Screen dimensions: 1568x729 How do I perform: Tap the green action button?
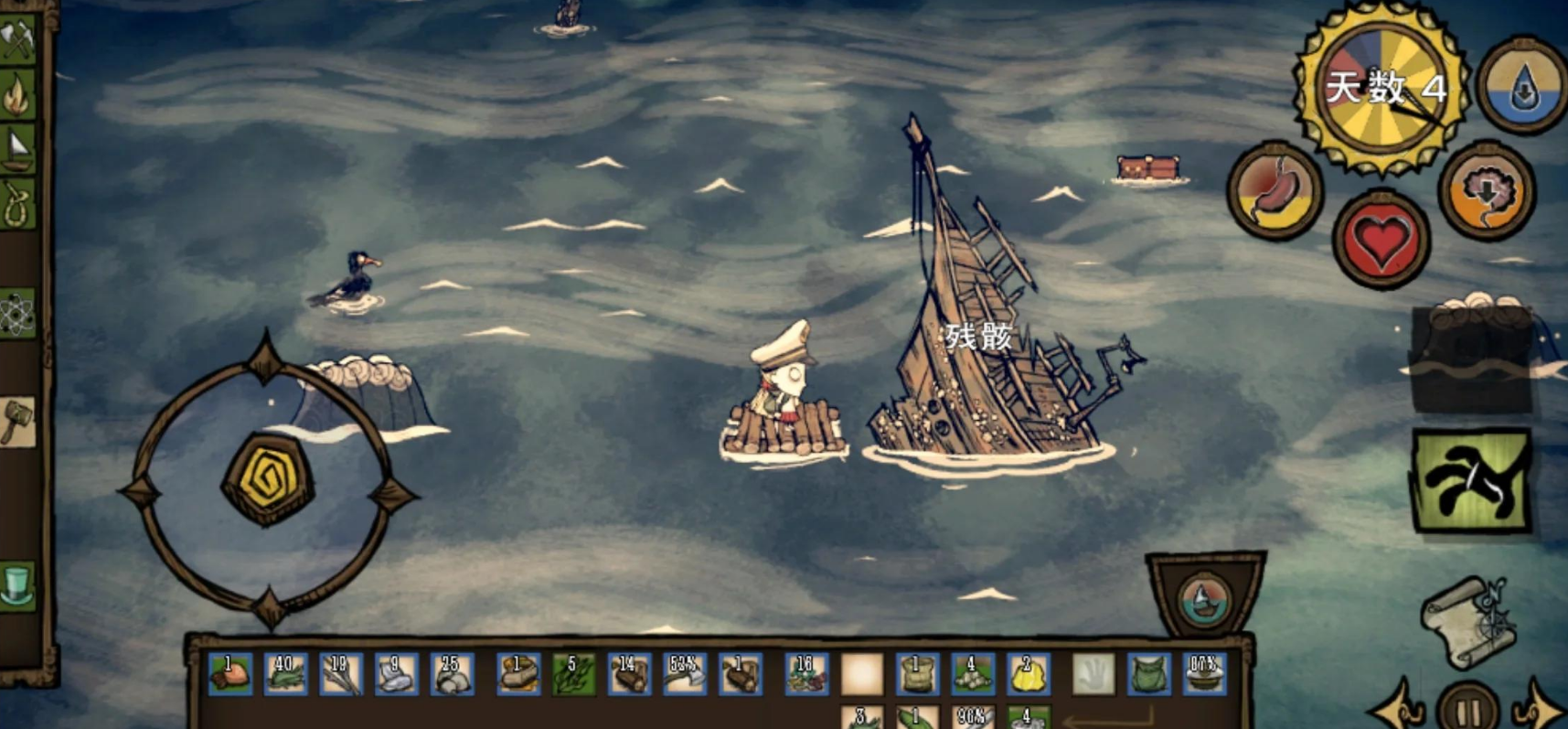pos(1471,481)
